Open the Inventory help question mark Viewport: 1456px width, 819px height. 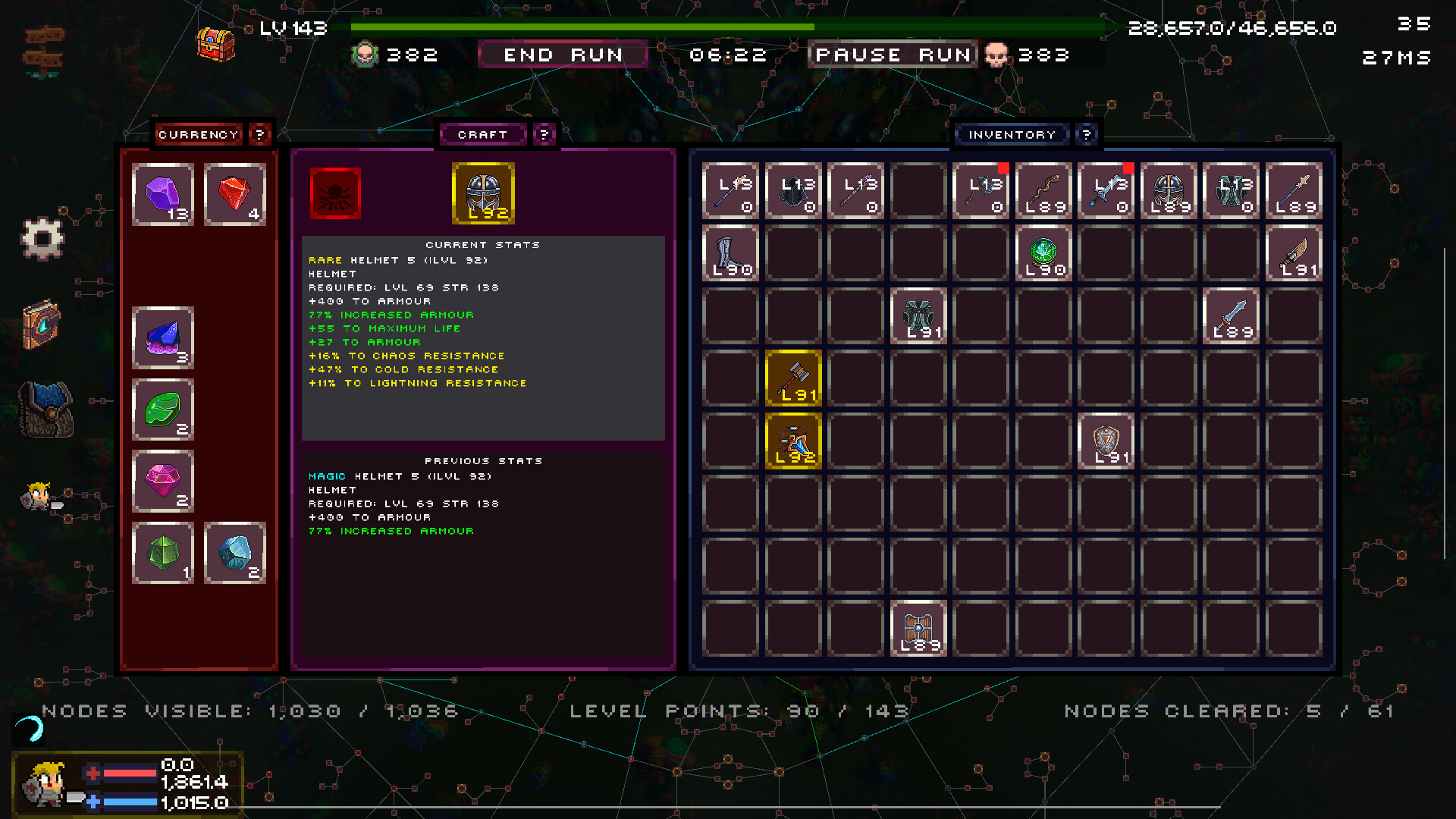point(1087,134)
